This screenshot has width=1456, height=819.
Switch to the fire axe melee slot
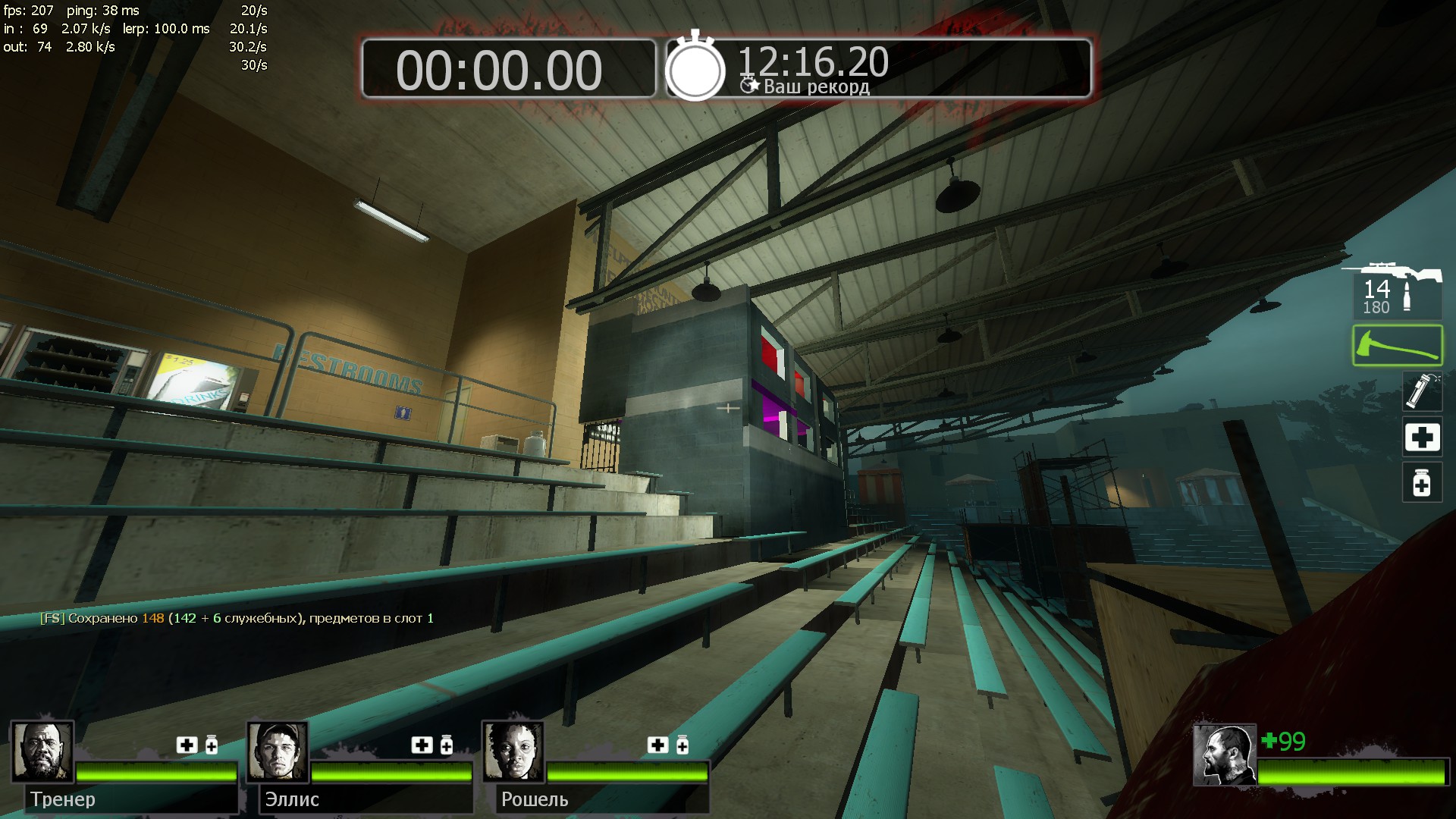pyautogui.click(x=1397, y=346)
